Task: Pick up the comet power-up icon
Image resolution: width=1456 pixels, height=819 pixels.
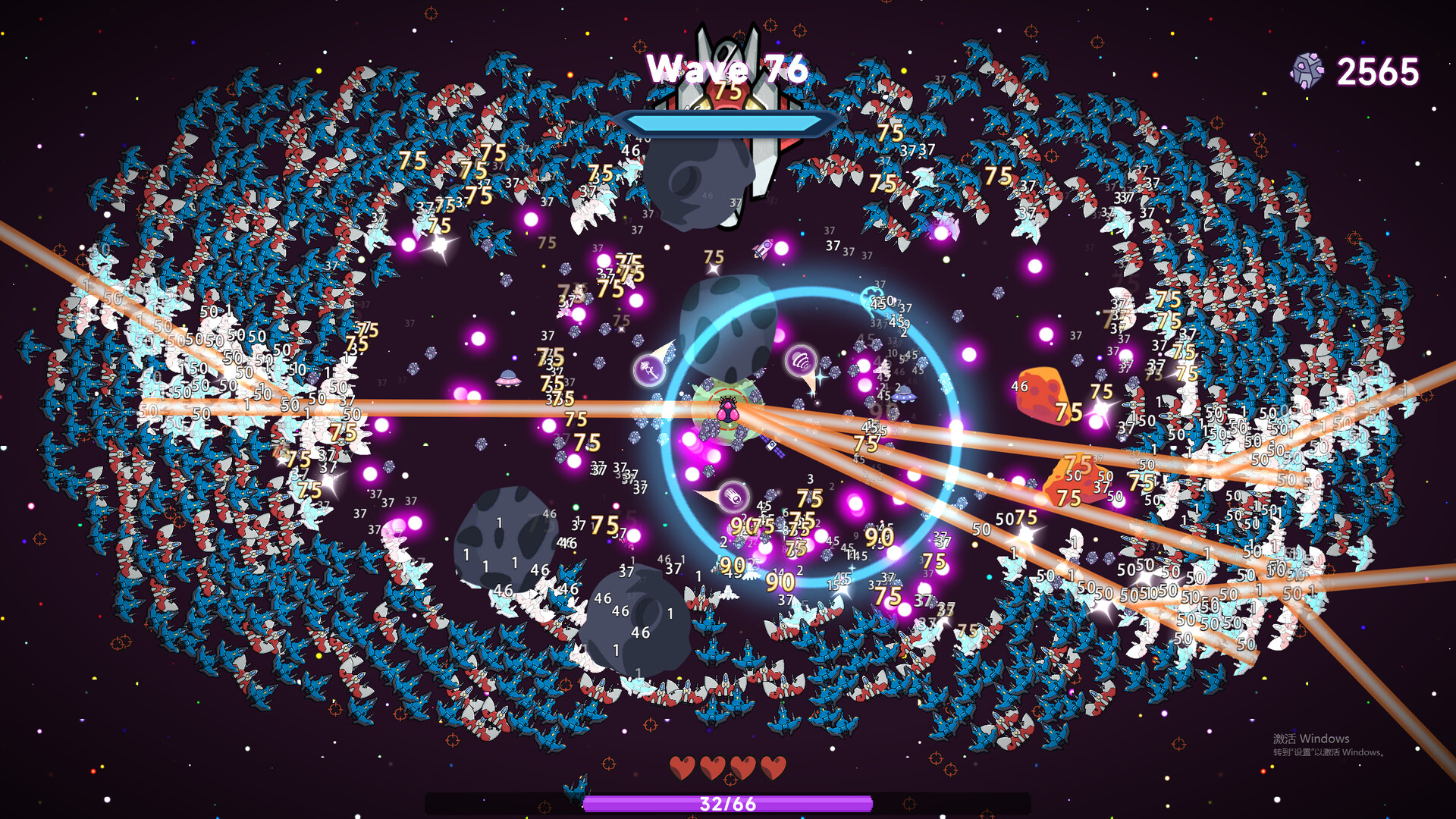Action: 733,497
